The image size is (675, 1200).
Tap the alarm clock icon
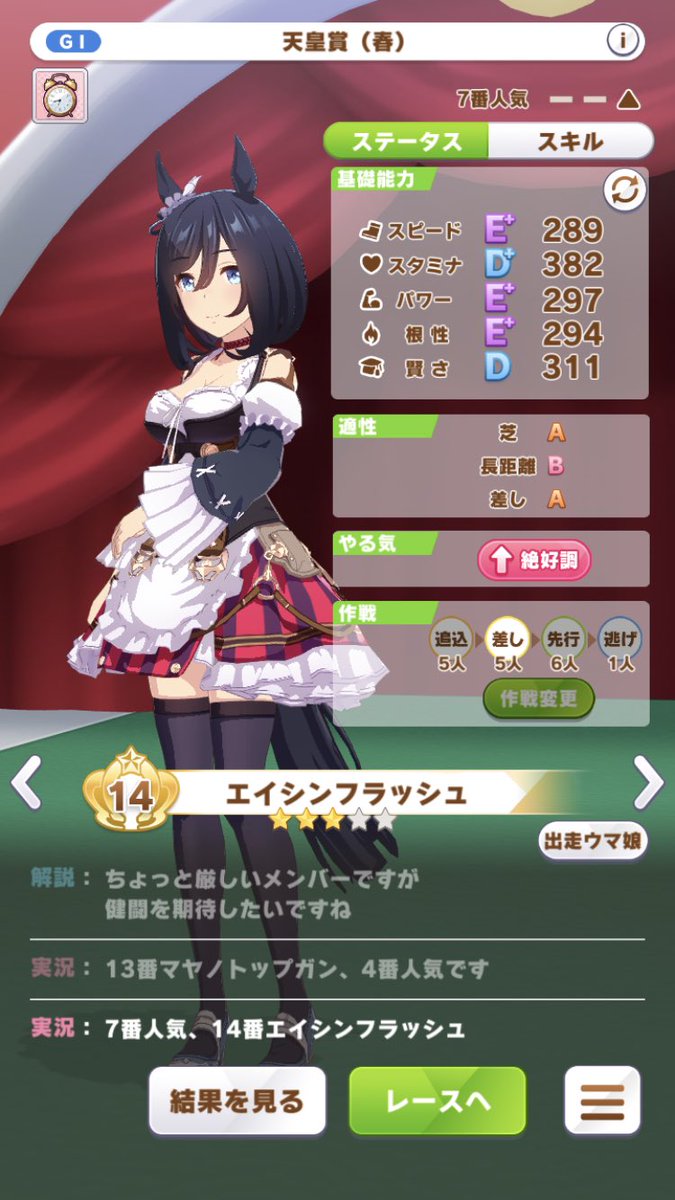tap(60, 96)
